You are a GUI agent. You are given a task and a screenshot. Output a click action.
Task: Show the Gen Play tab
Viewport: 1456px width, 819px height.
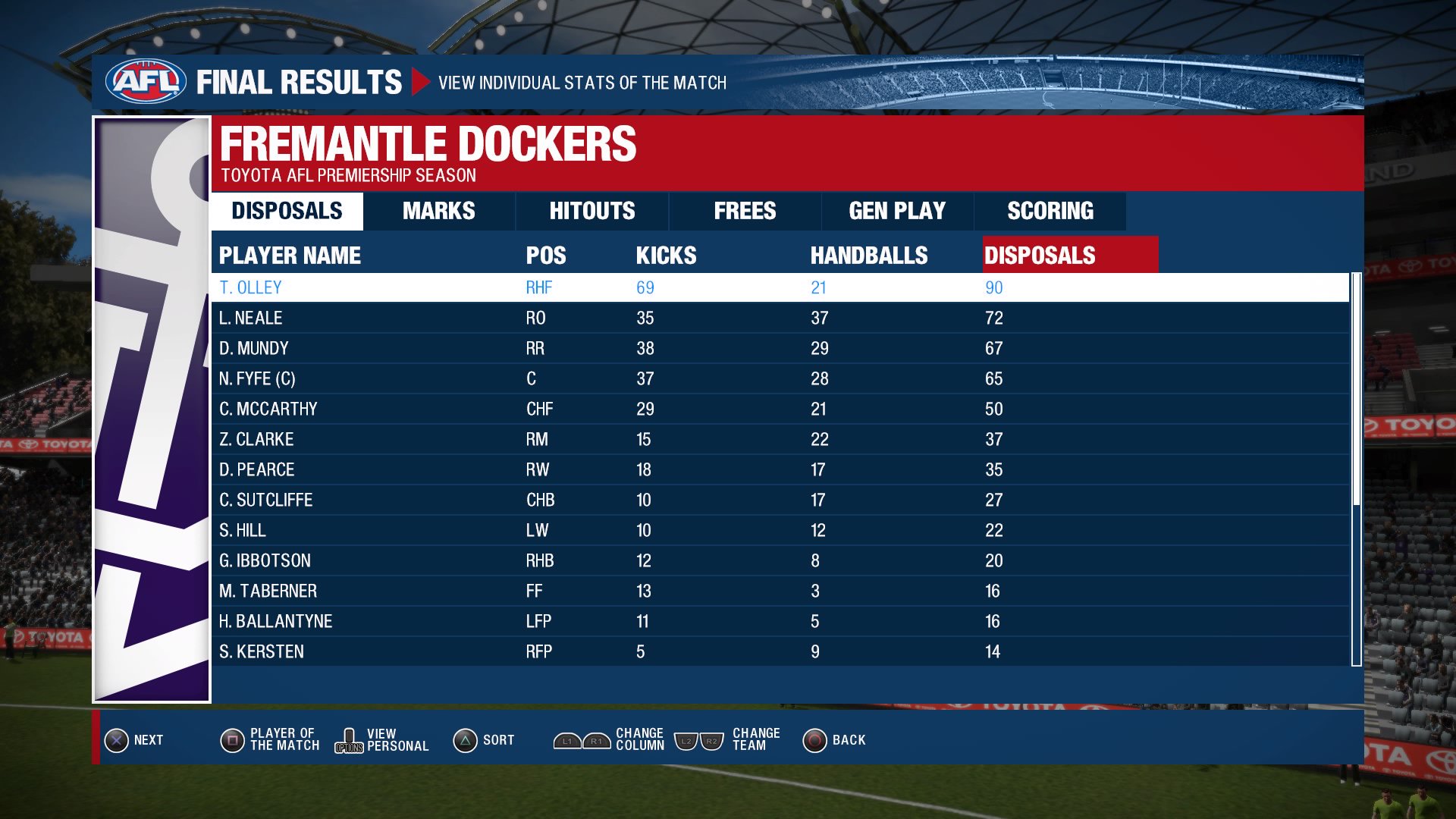click(897, 211)
